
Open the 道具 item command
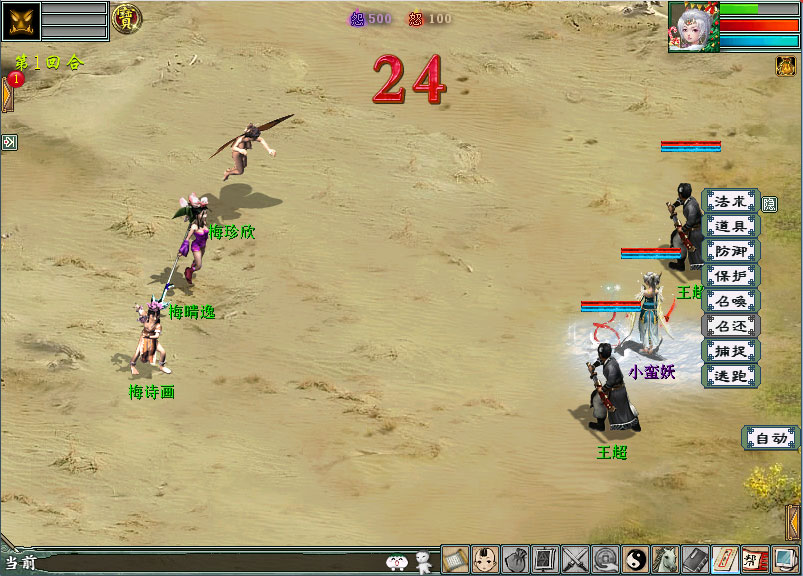(x=731, y=227)
